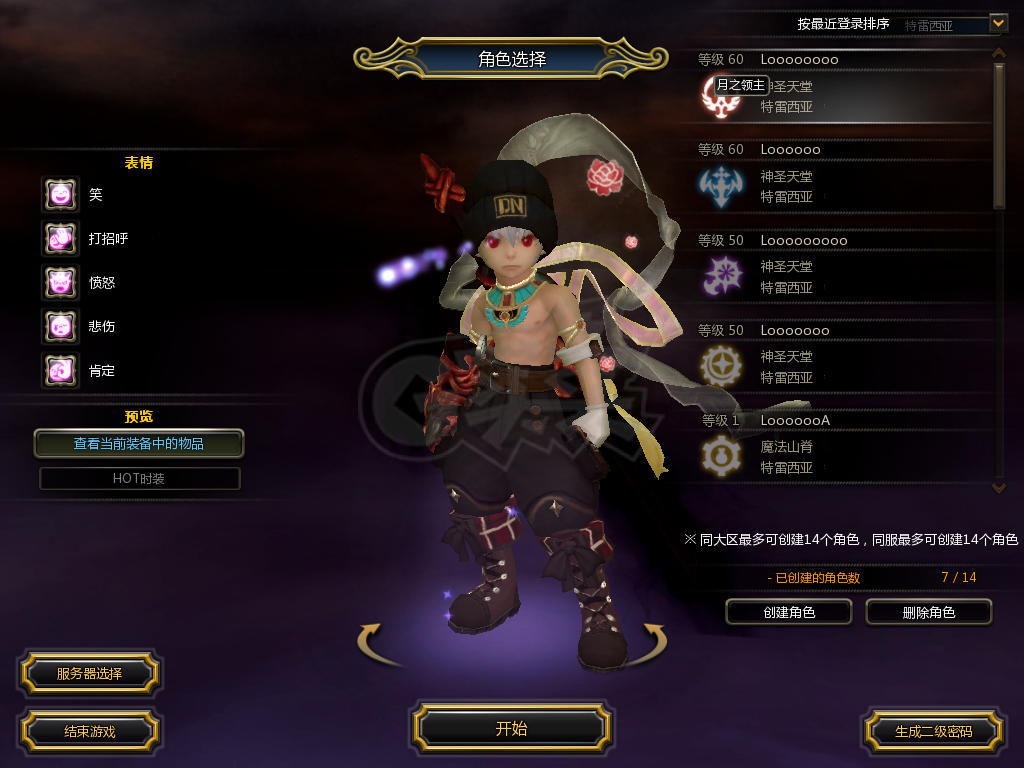1024x768 pixels.
Task: Select level 60 character Loooooooo
Action: (x=840, y=87)
